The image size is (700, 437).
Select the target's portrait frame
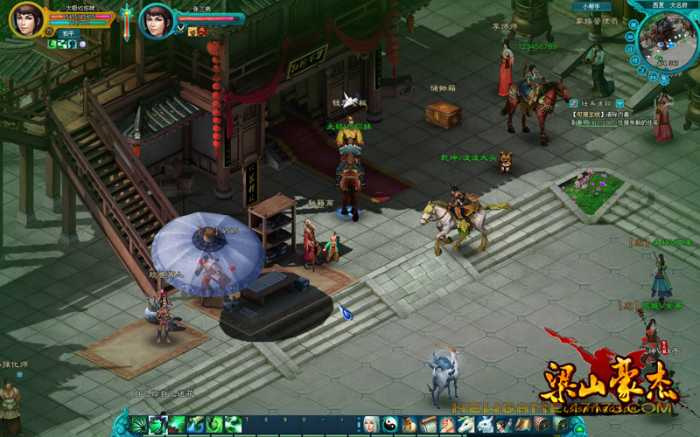coord(156,20)
